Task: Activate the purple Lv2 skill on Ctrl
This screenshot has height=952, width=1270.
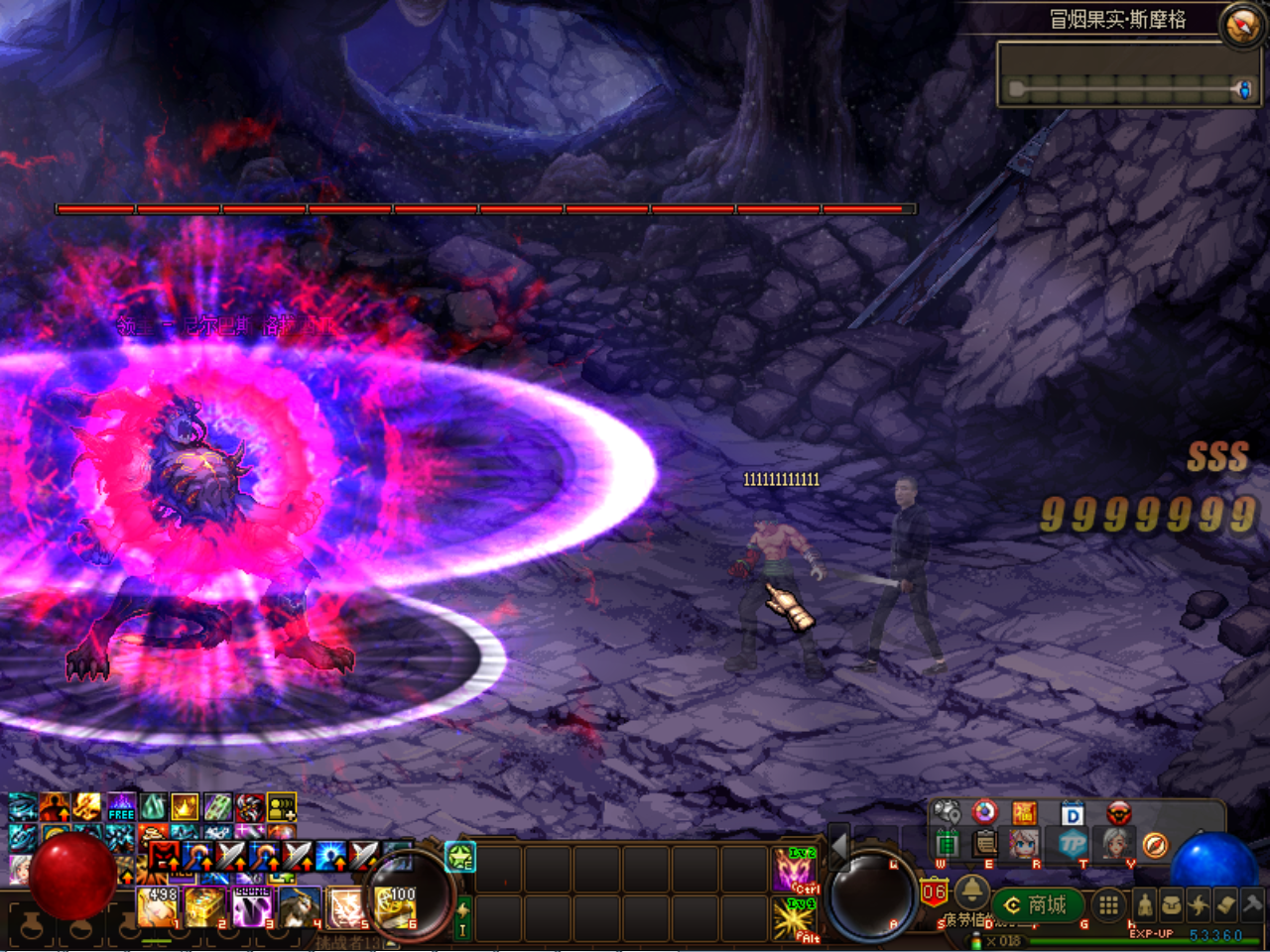Action: coord(795,870)
